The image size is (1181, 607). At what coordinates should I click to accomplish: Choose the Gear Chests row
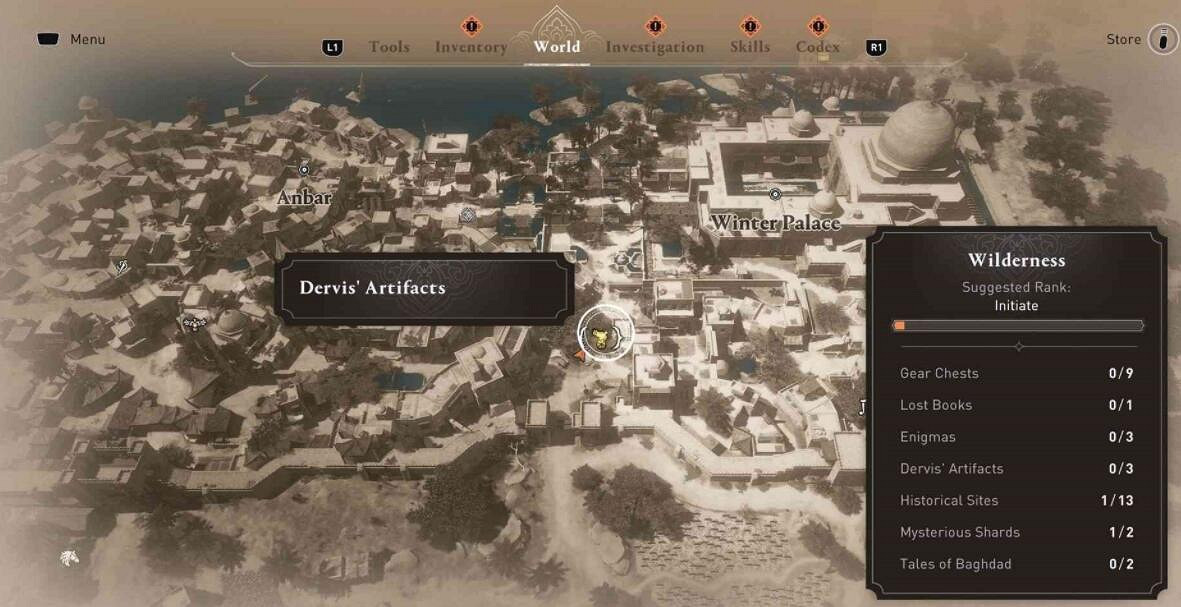[1017, 373]
